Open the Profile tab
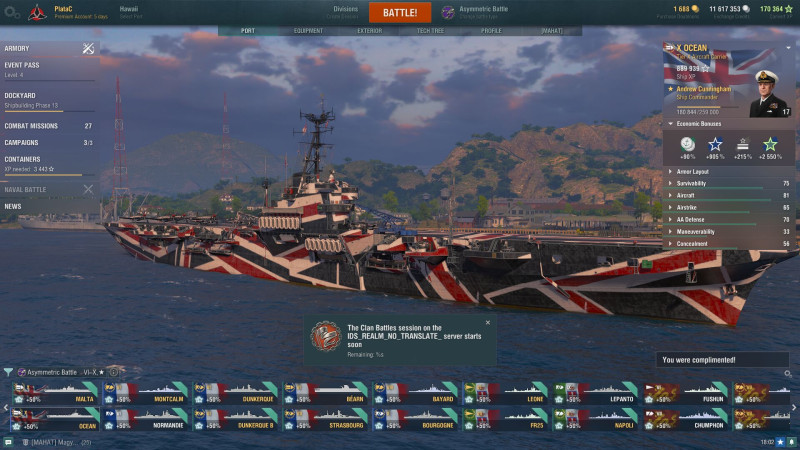Viewport: 800px width, 450px height. (491, 31)
